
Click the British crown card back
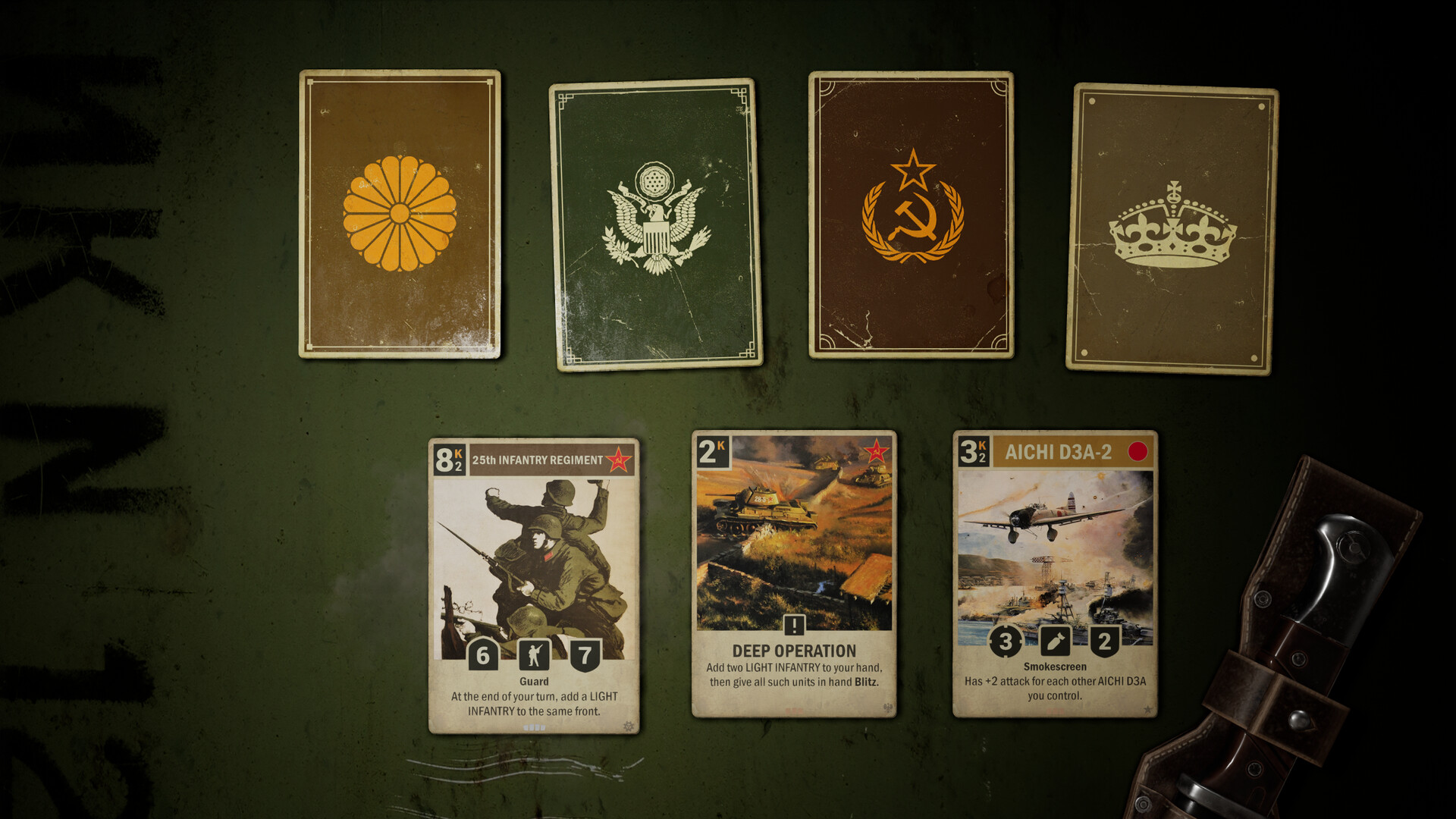click(x=1174, y=227)
